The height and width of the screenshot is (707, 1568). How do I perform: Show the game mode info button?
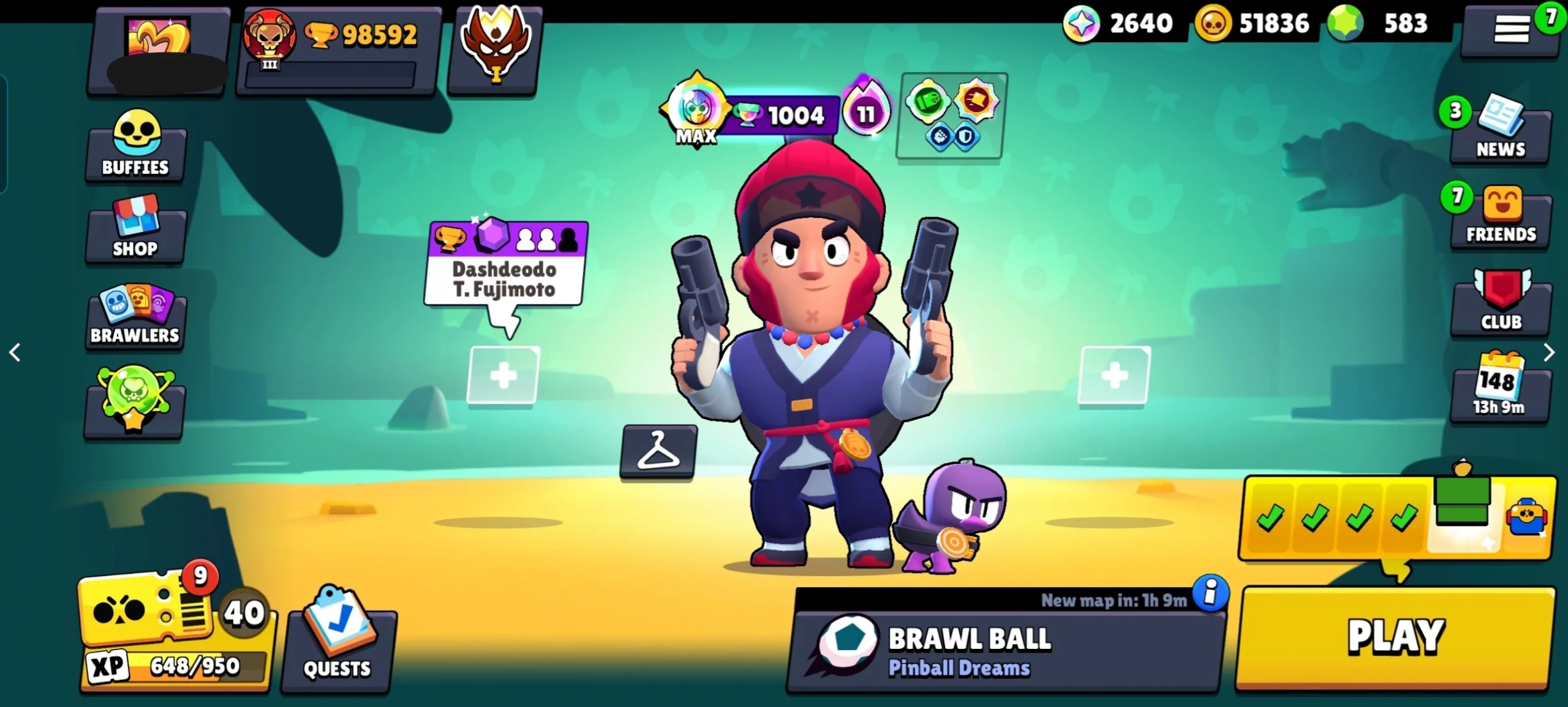coord(1210,593)
